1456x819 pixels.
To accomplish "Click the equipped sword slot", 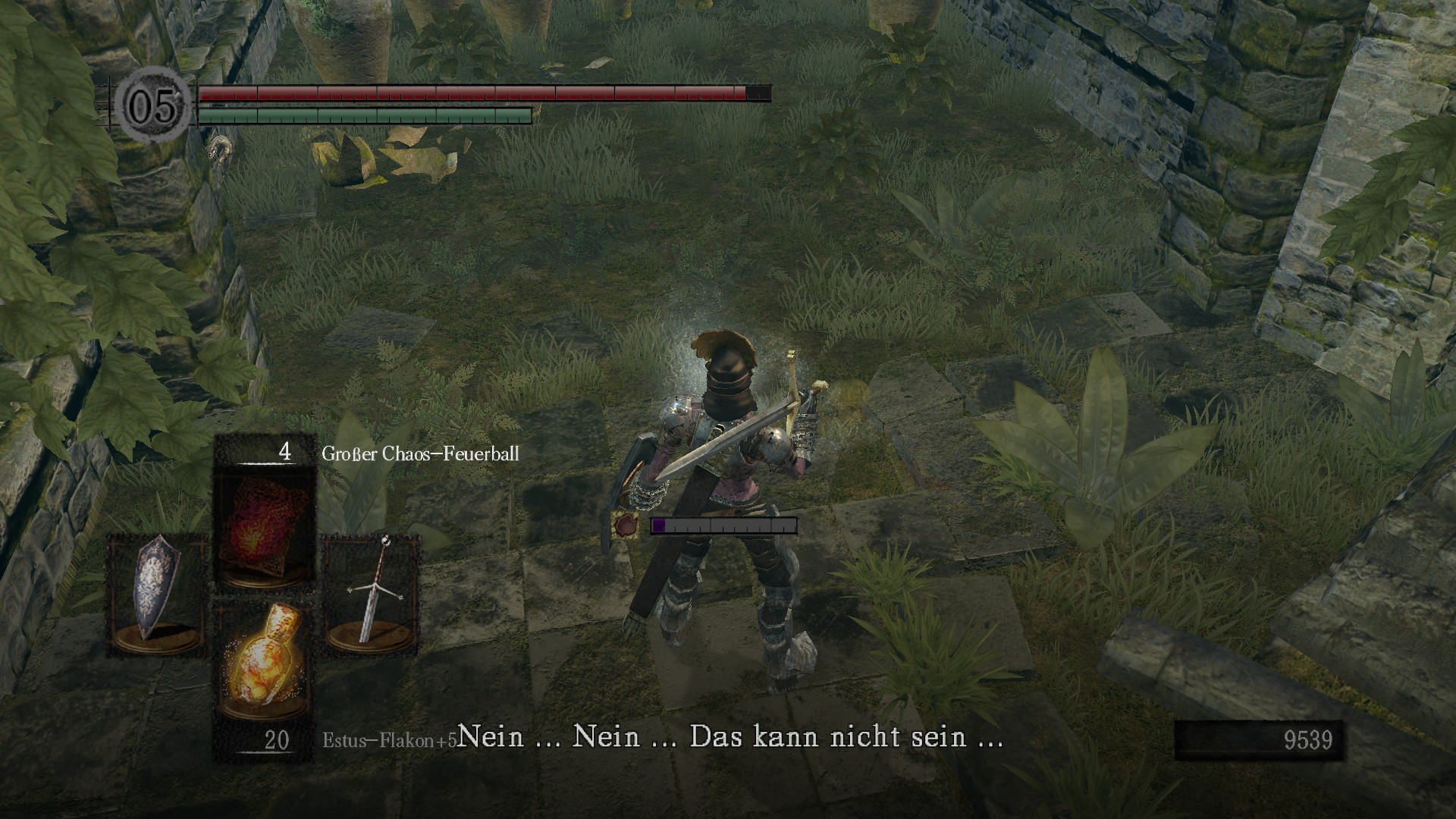I will pyautogui.click(x=371, y=594).
